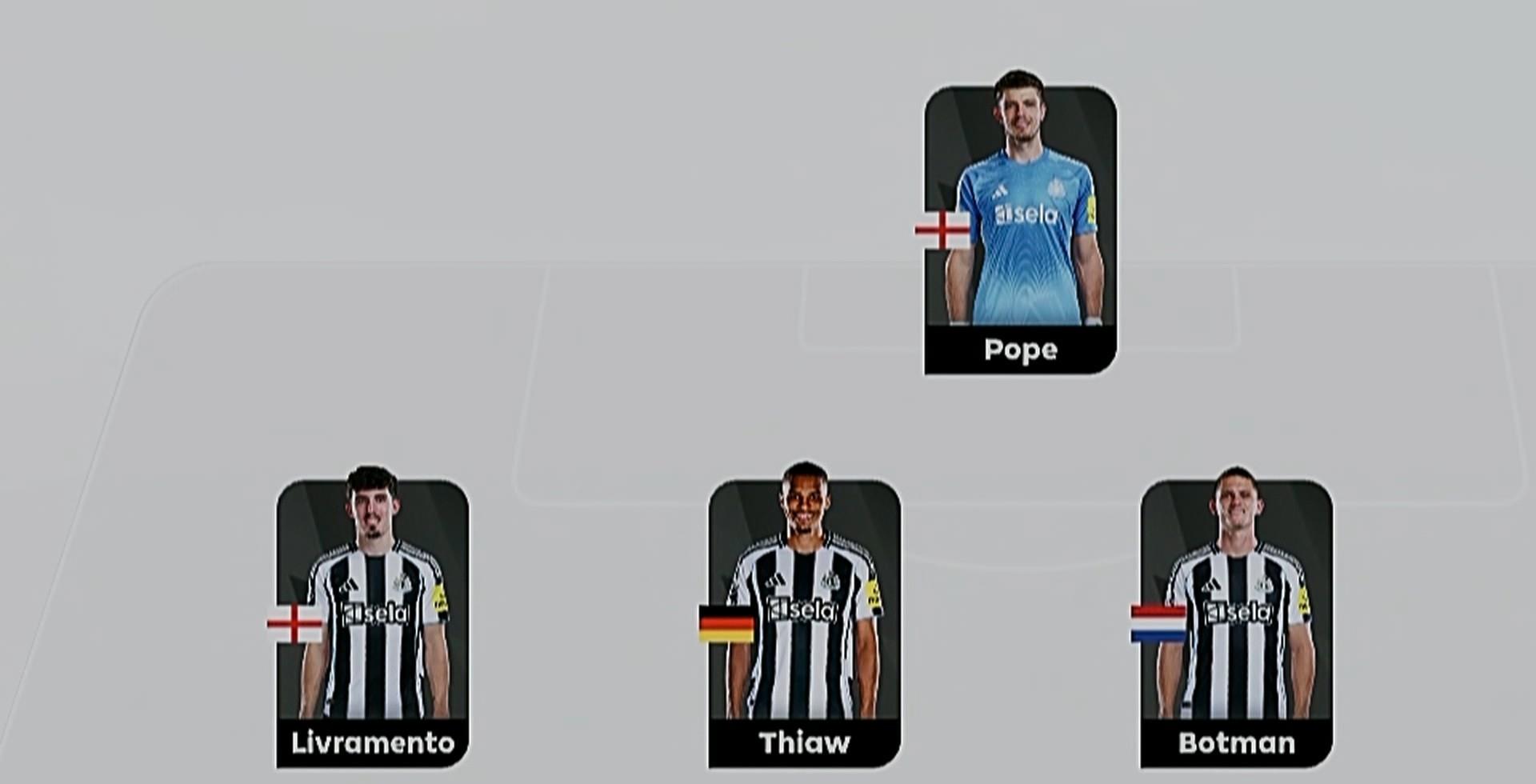Select Botman's player card
The width and height of the screenshot is (1536, 784).
tap(1236, 623)
